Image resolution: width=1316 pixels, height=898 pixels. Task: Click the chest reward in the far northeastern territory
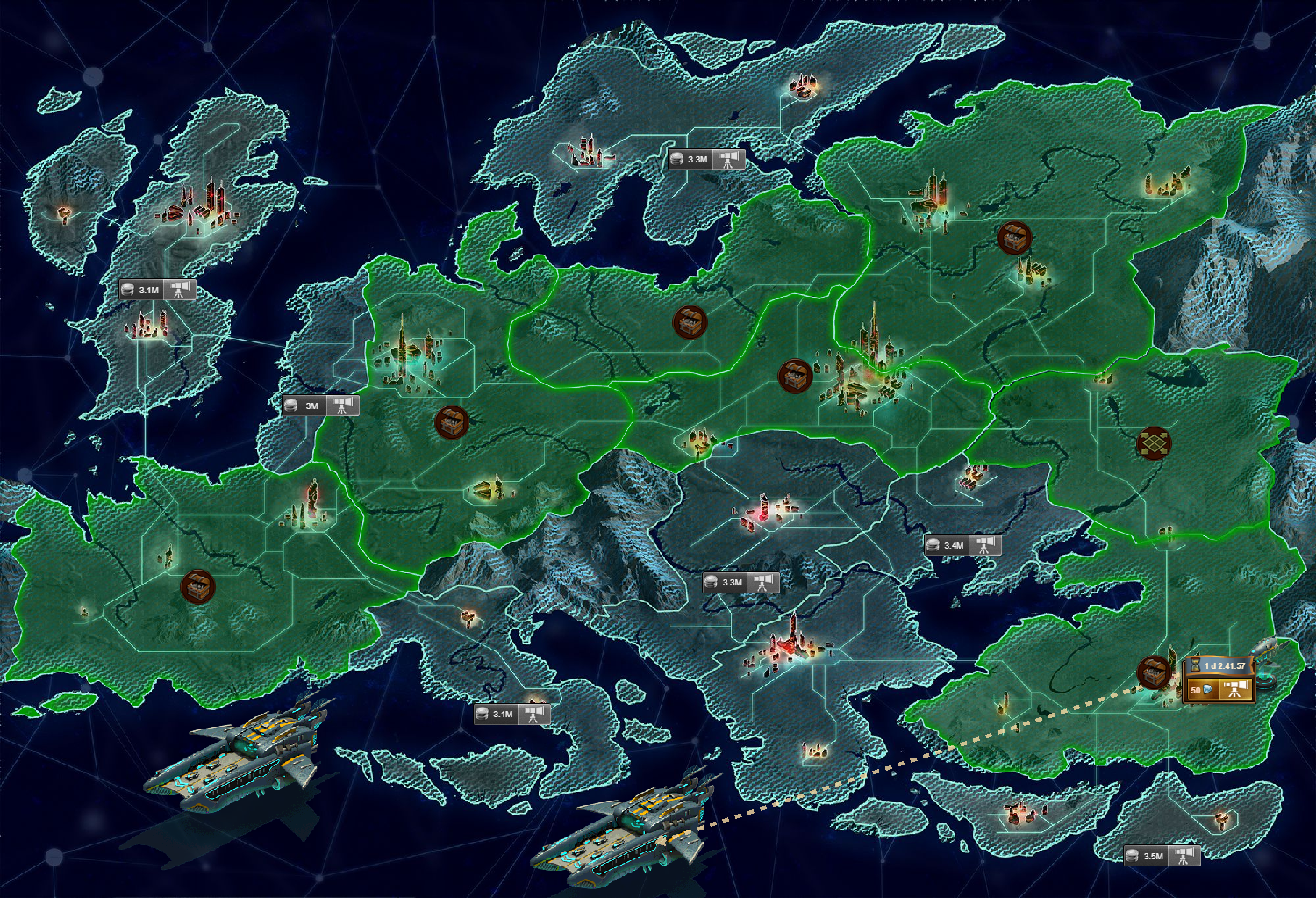click(x=1013, y=237)
